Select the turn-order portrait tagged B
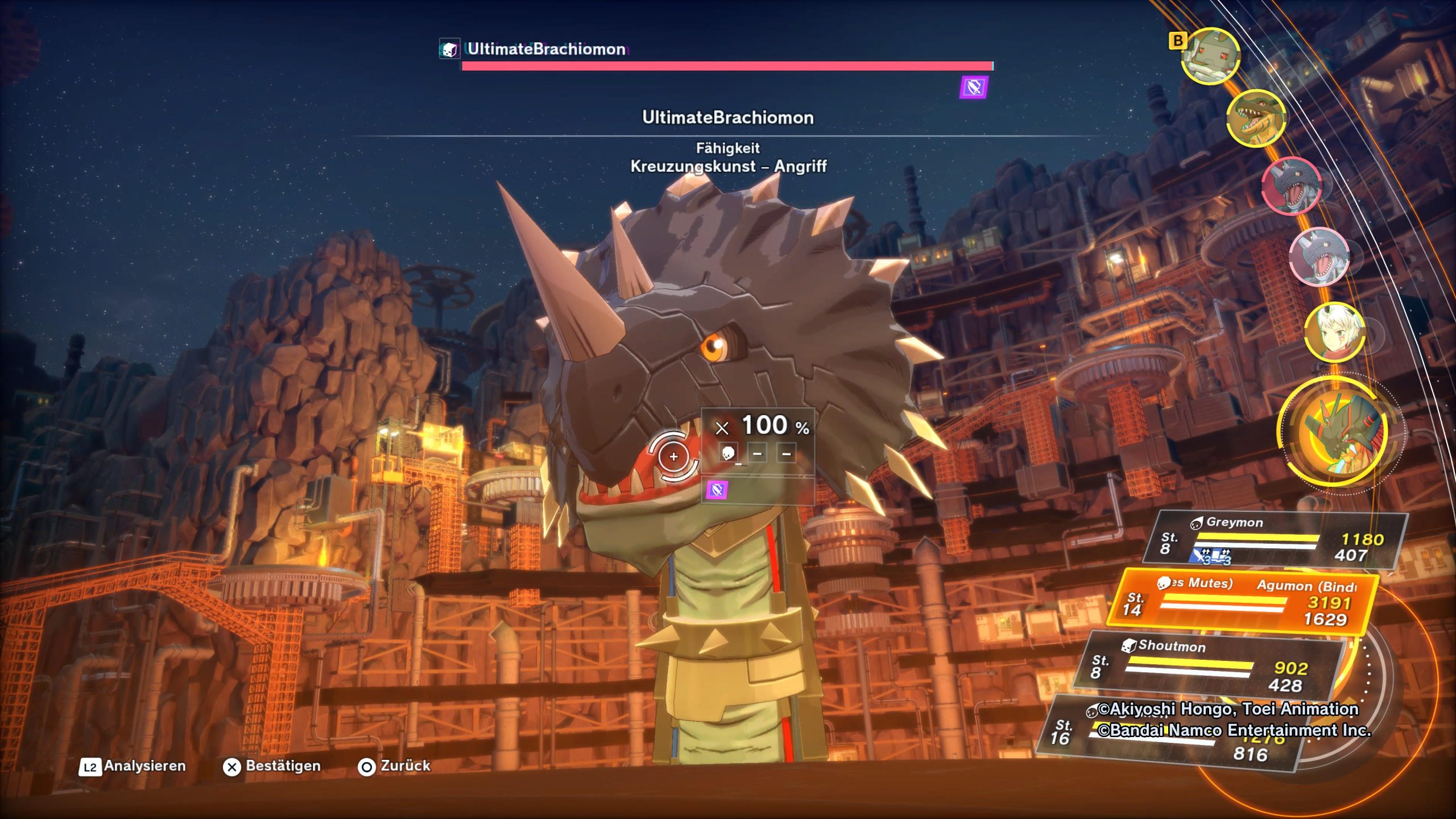This screenshot has width=1456, height=819. pos(1210,56)
